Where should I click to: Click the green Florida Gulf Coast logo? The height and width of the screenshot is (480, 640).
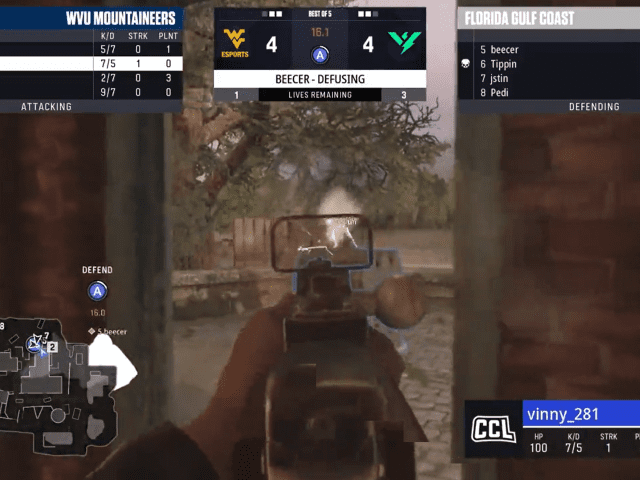403,44
